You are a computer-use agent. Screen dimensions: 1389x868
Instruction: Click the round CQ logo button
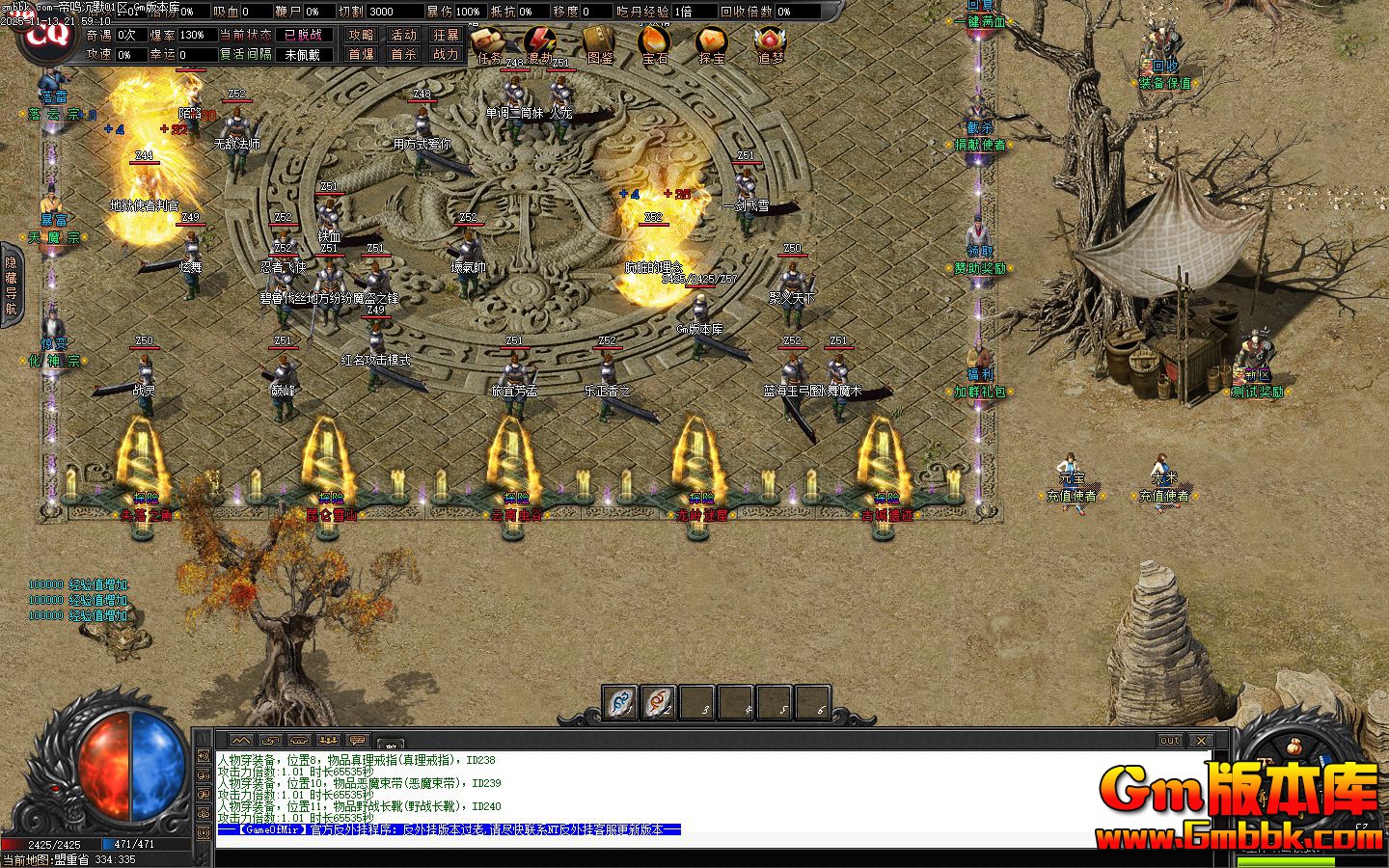point(45,34)
